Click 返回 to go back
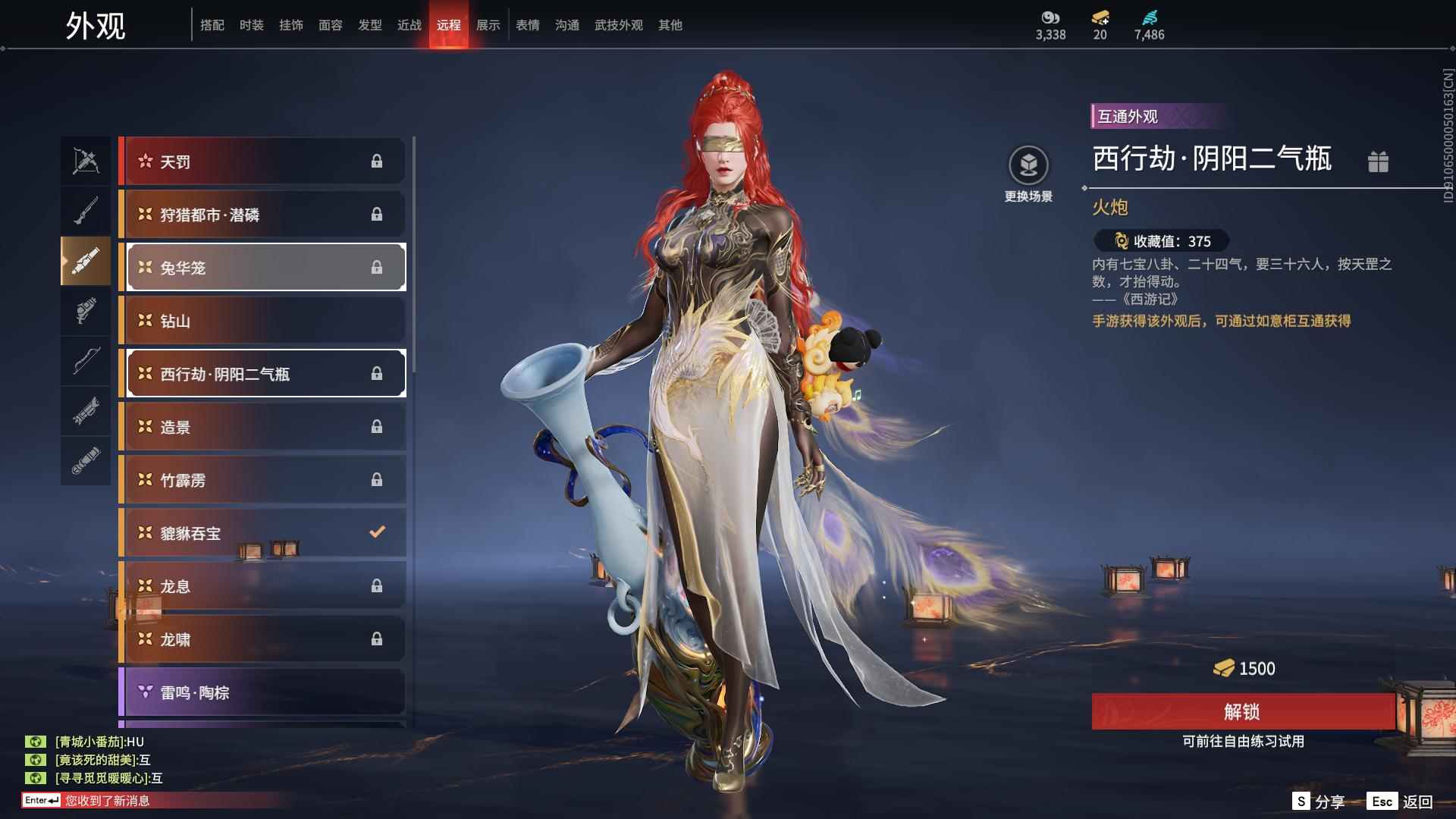The height and width of the screenshot is (819, 1456). pyautogui.click(x=1417, y=802)
